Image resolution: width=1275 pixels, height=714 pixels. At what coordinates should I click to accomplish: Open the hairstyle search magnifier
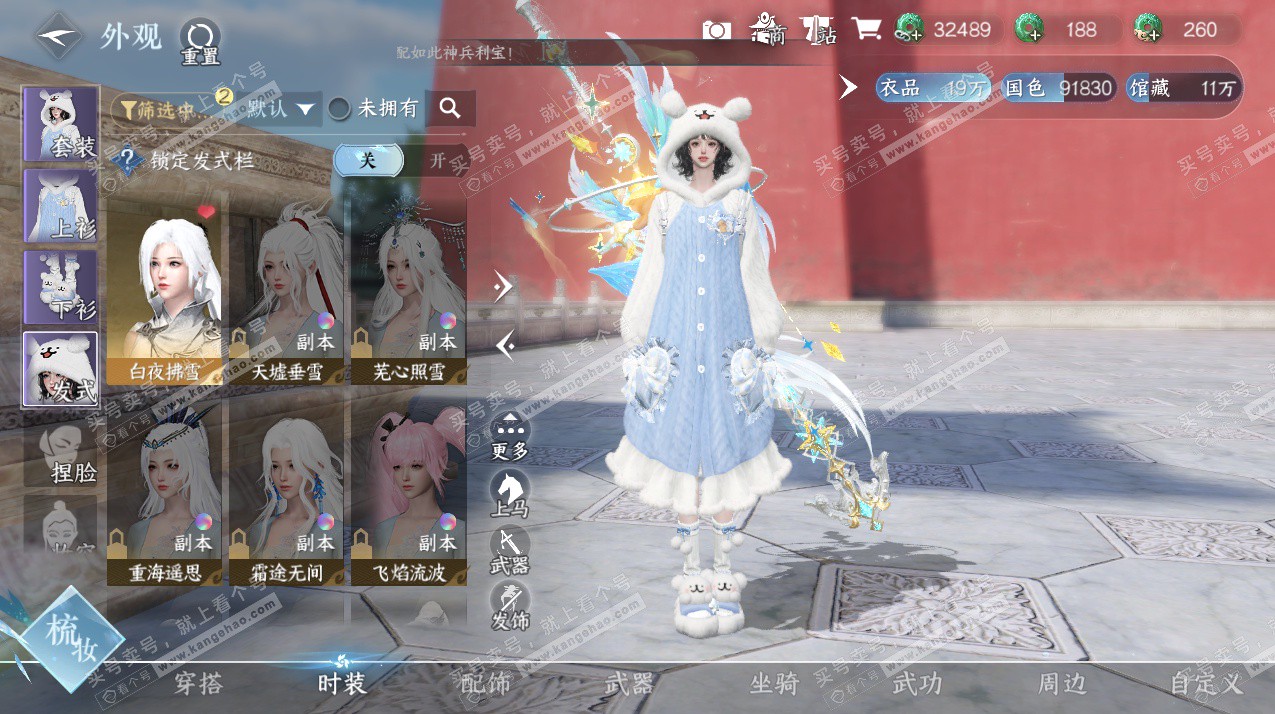[450, 108]
